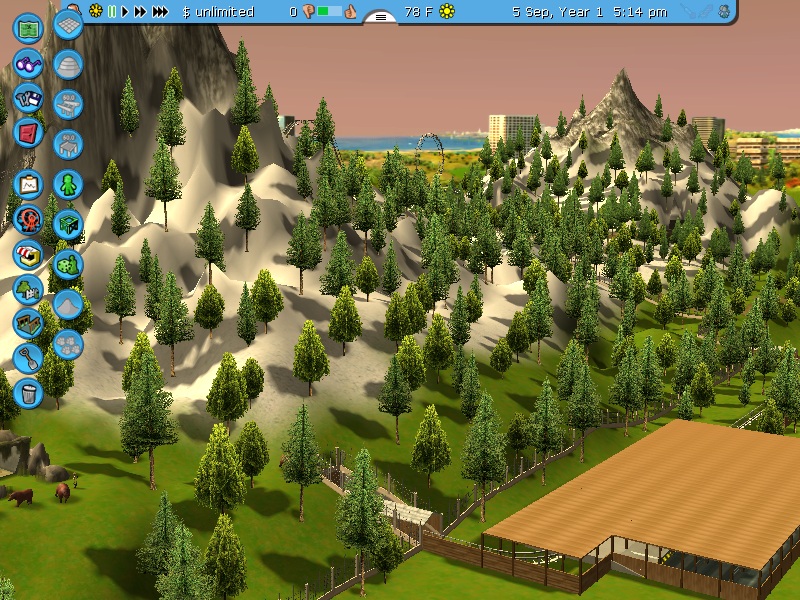The height and width of the screenshot is (600, 800).
Task: Click the binoculars view options icon
Action: click(28, 63)
